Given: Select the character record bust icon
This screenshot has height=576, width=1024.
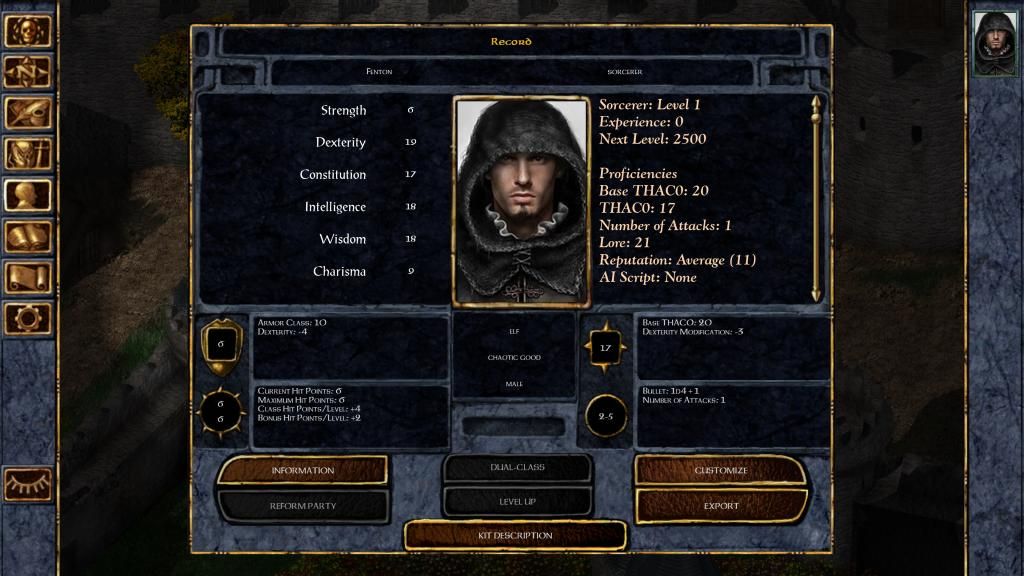Looking at the screenshot, I should coord(27,195).
